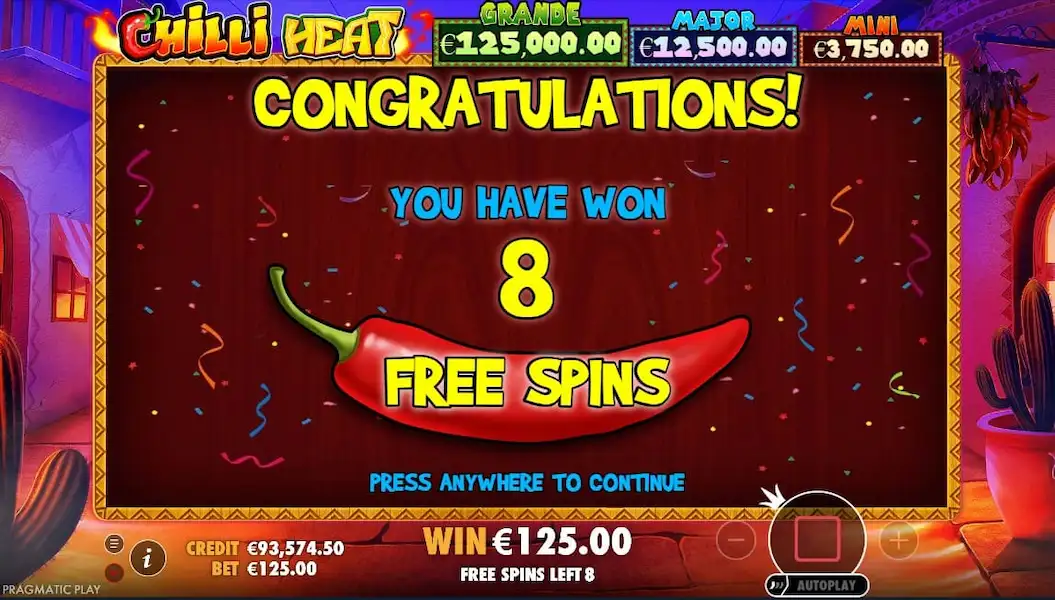Screen dimensions: 1055x600
Task: Toggle the Autoplay button
Action: pyautogui.click(x=818, y=585)
